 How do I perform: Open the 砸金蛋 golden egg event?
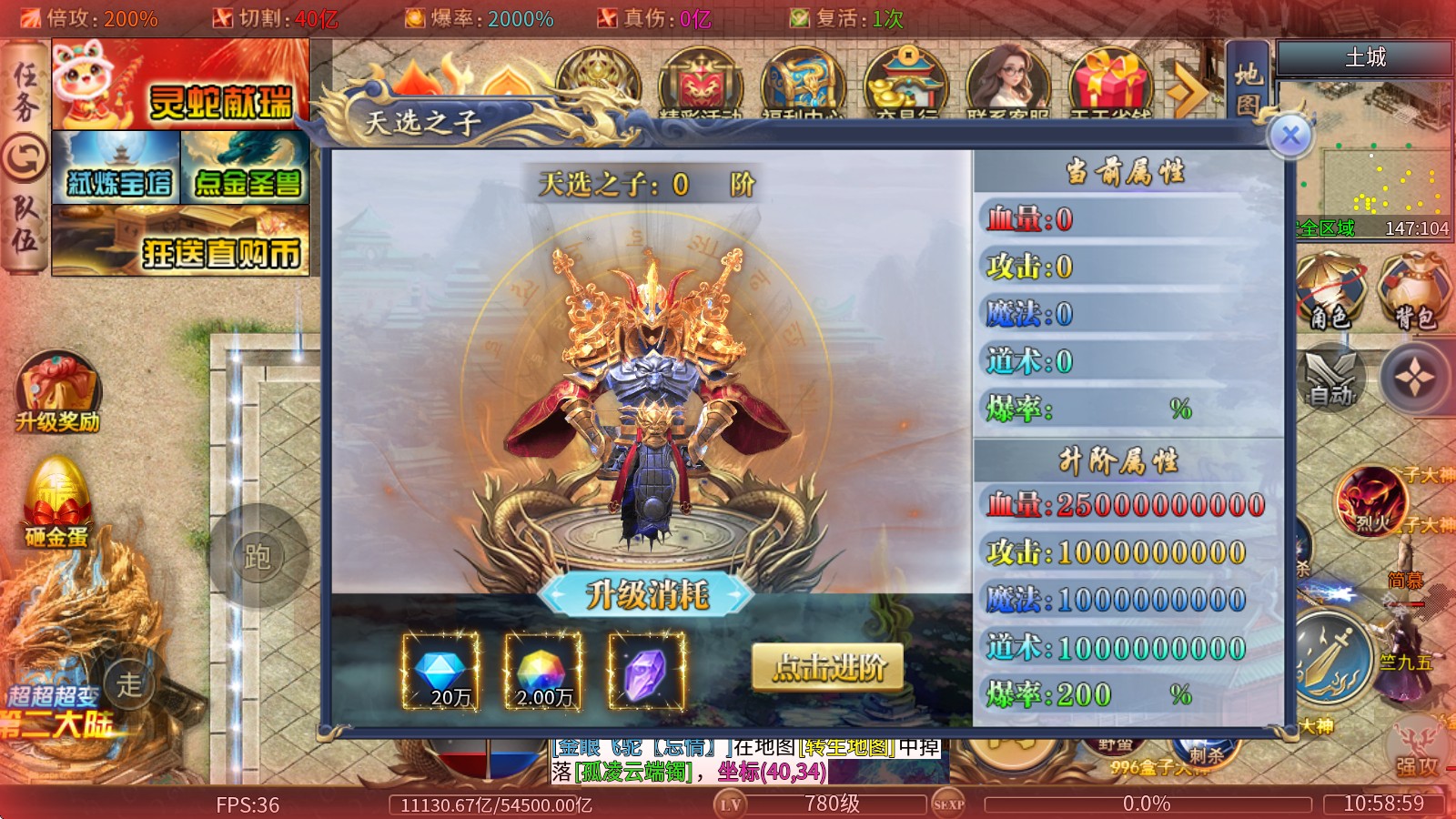coord(56,502)
